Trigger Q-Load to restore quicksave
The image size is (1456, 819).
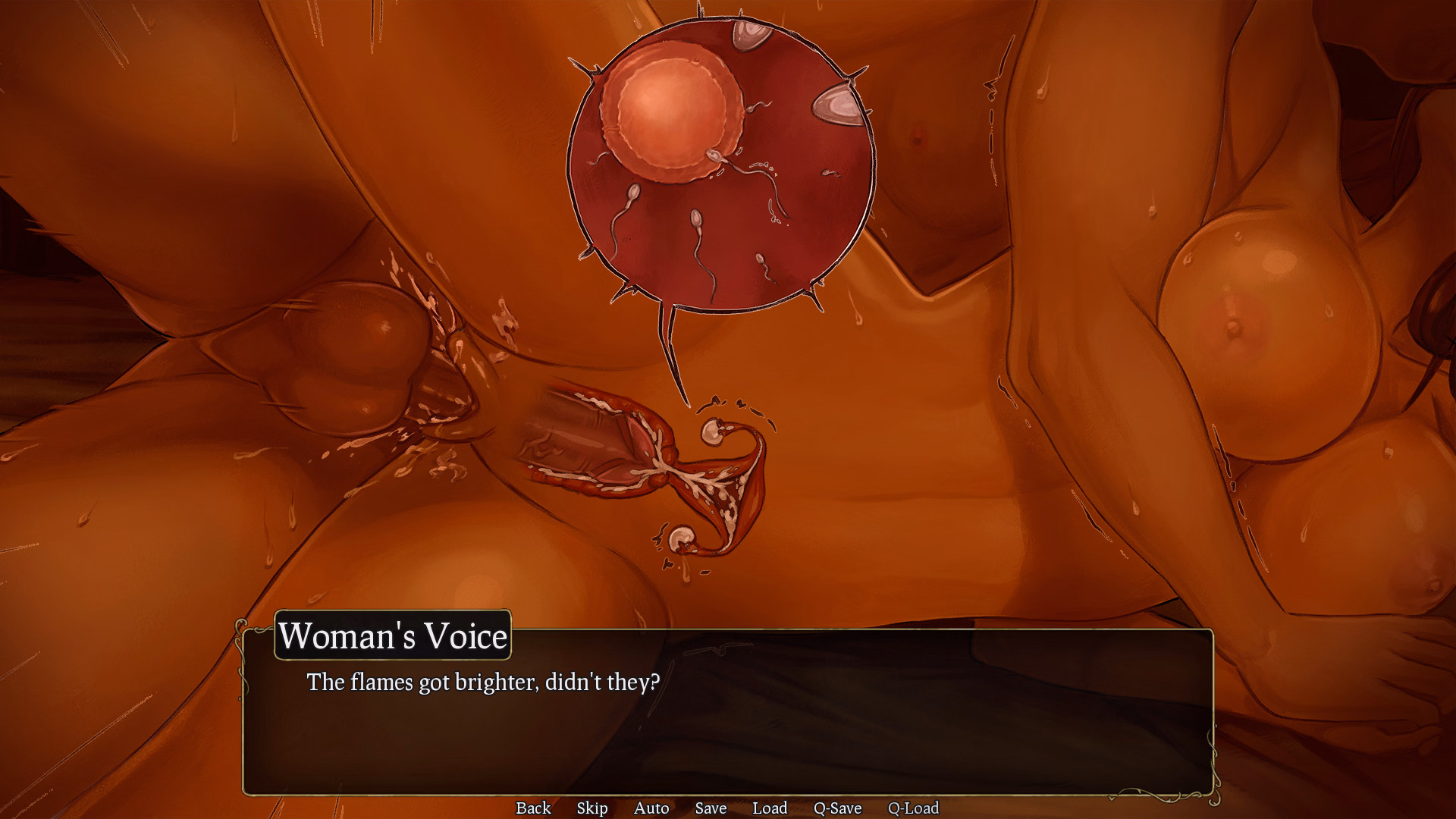[914, 808]
